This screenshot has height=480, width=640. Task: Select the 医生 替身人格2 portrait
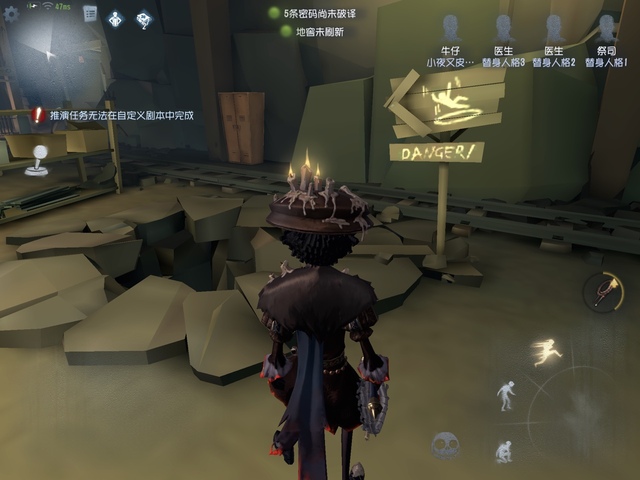554,29
